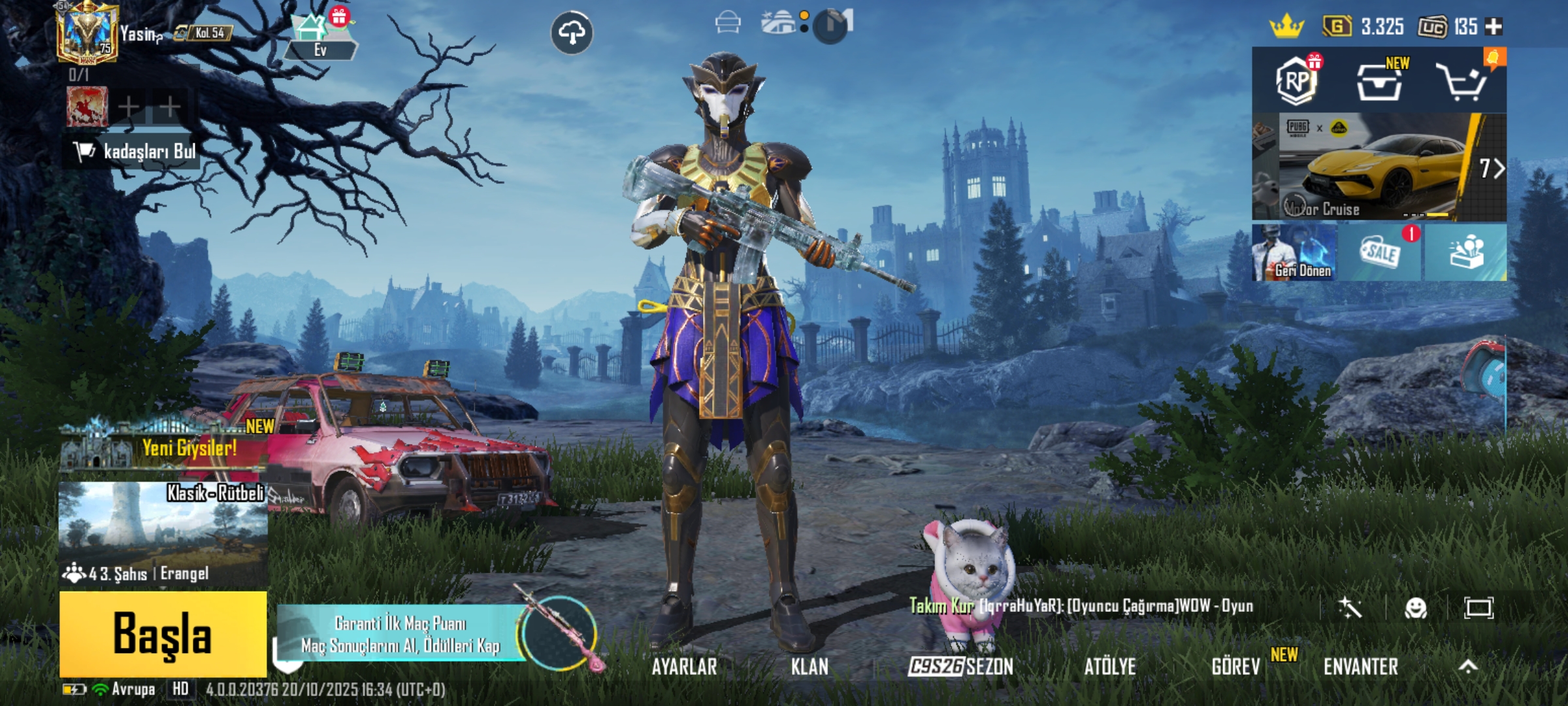Image resolution: width=1568 pixels, height=706 pixels.
Task: Open the C9S26 SEZON page
Action: pyautogui.click(x=960, y=667)
